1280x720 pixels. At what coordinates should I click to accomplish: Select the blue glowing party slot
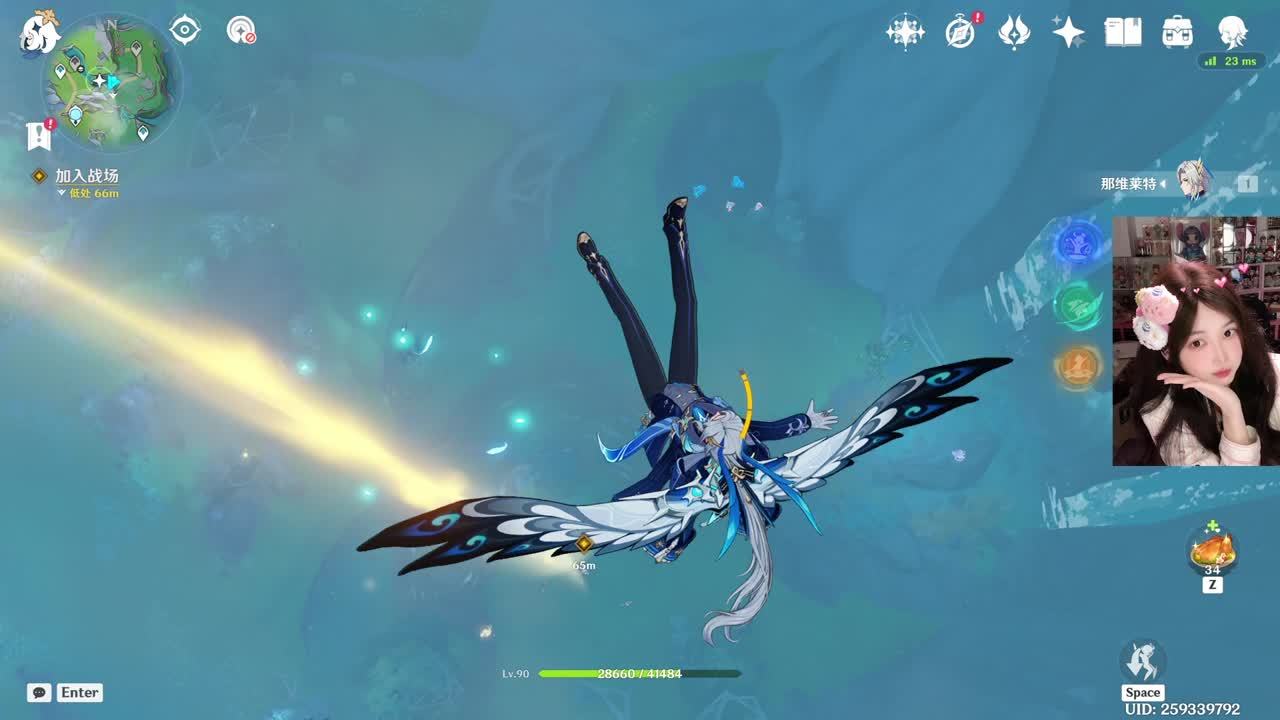1078,243
